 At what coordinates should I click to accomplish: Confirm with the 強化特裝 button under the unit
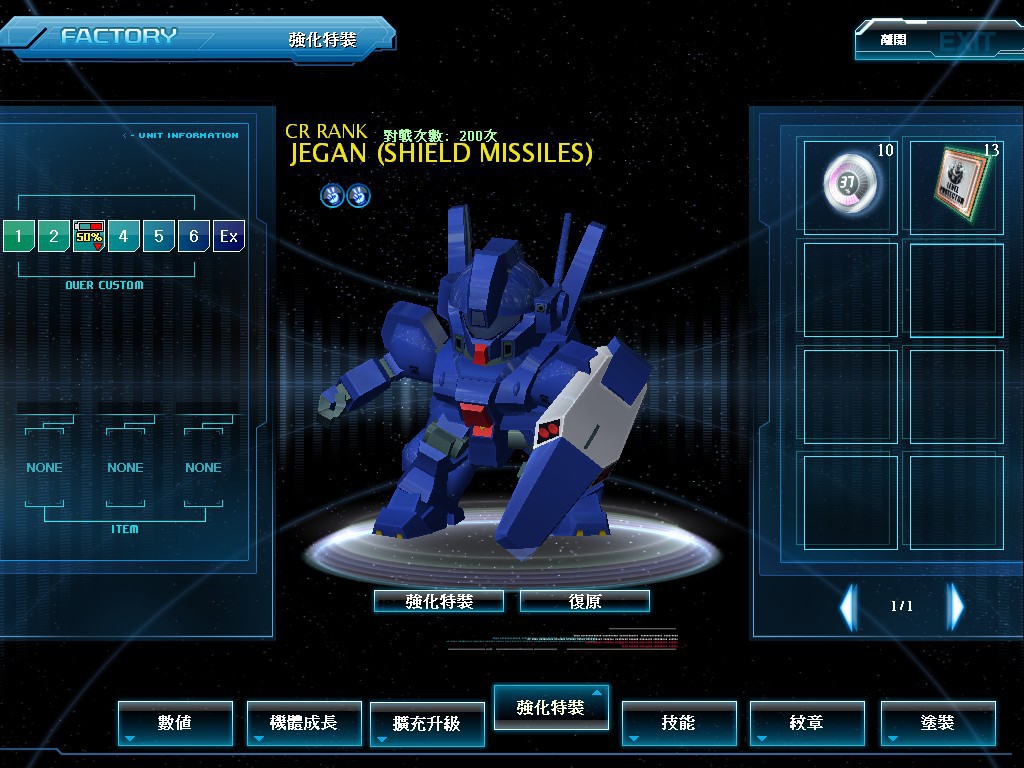[x=439, y=601]
